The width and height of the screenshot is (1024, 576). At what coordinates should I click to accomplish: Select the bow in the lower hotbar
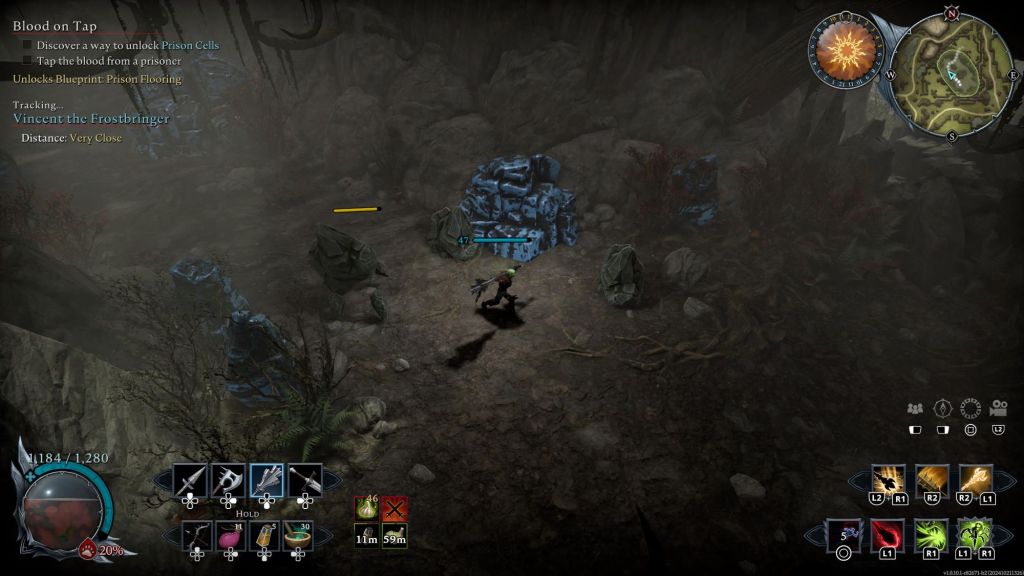(x=197, y=536)
